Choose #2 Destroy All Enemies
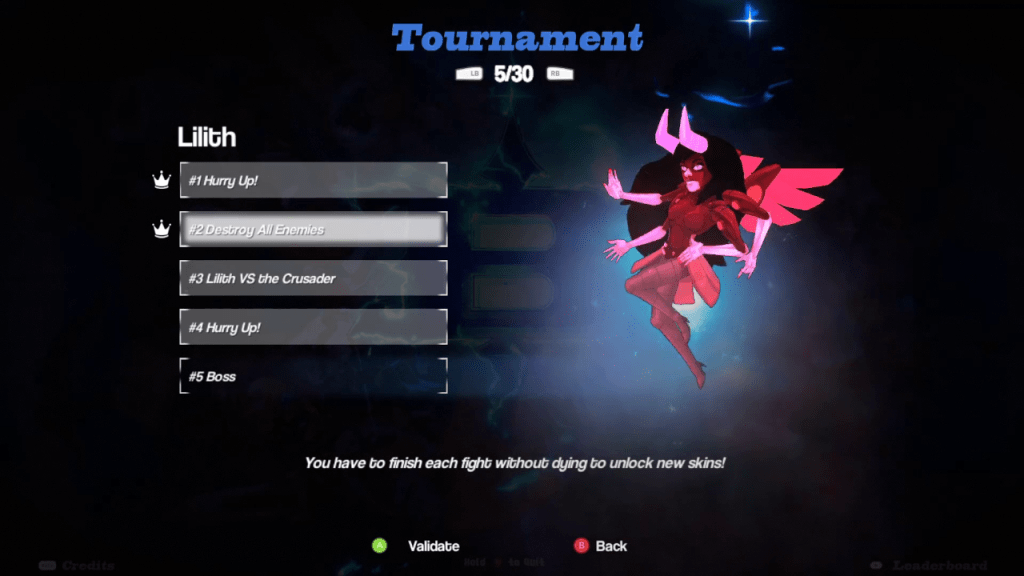This screenshot has width=1024, height=576. point(313,229)
